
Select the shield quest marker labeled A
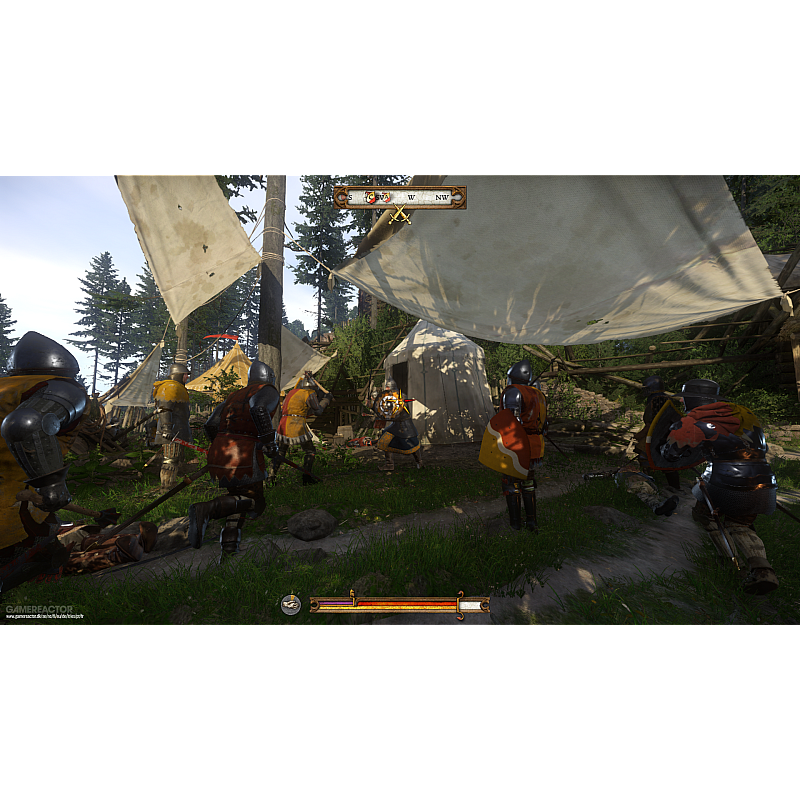387,197
